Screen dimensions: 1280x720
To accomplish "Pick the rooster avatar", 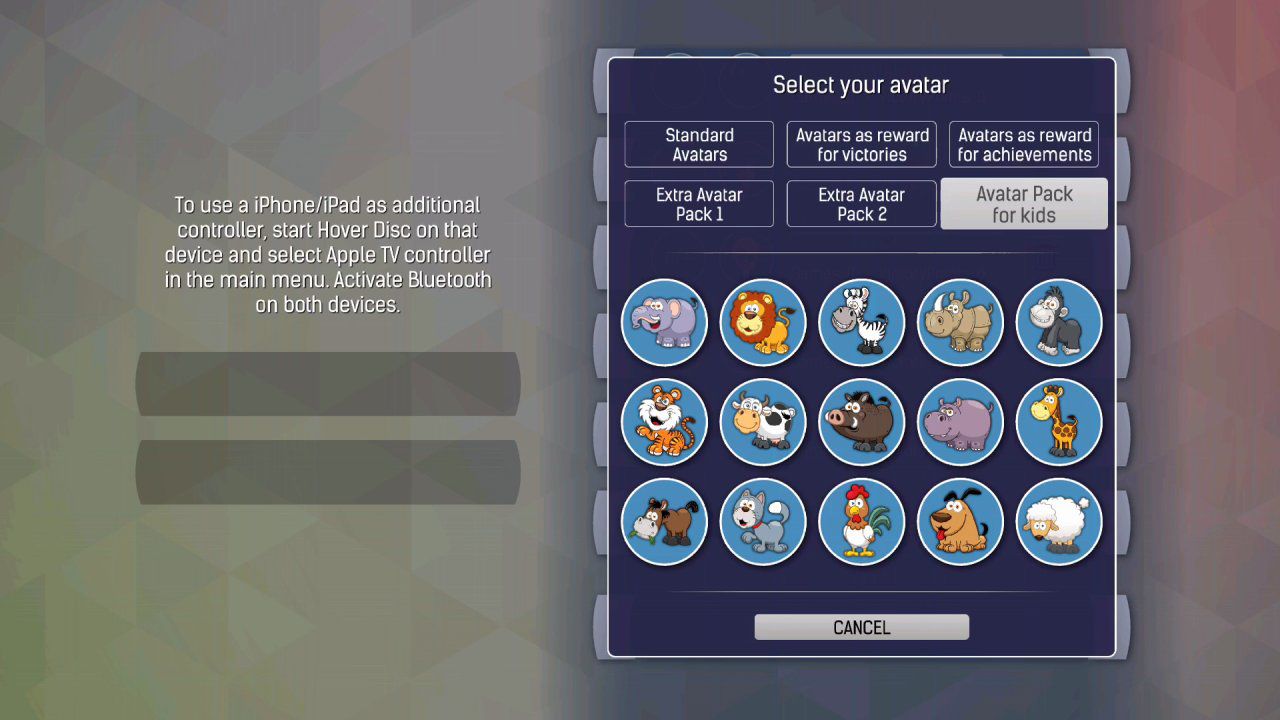I will pos(861,521).
